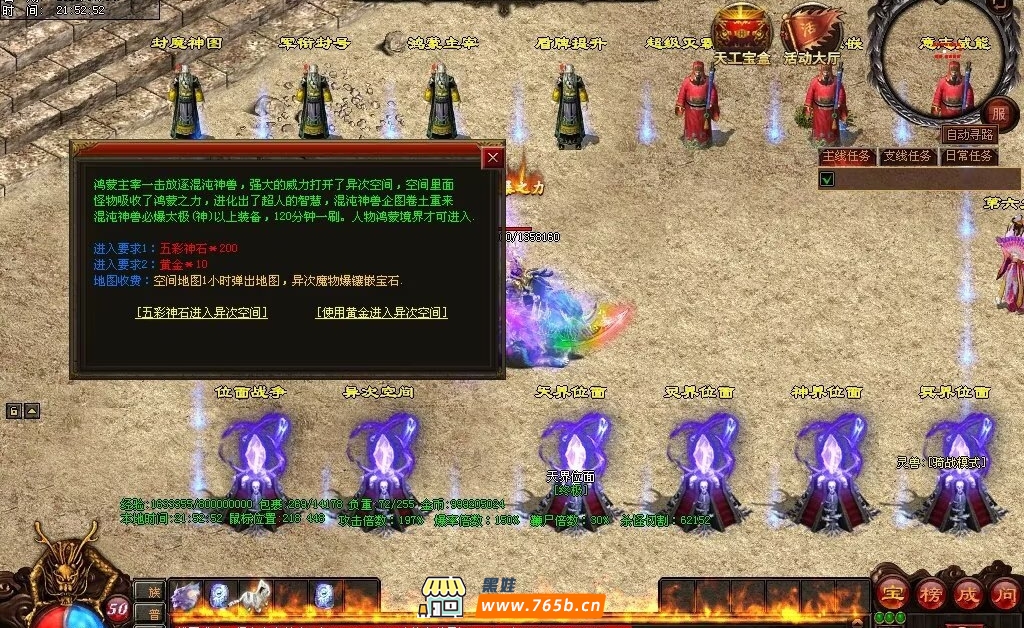Open the 成 achievement button
This screenshot has height=628, width=1024.
[x=967, y=593]
